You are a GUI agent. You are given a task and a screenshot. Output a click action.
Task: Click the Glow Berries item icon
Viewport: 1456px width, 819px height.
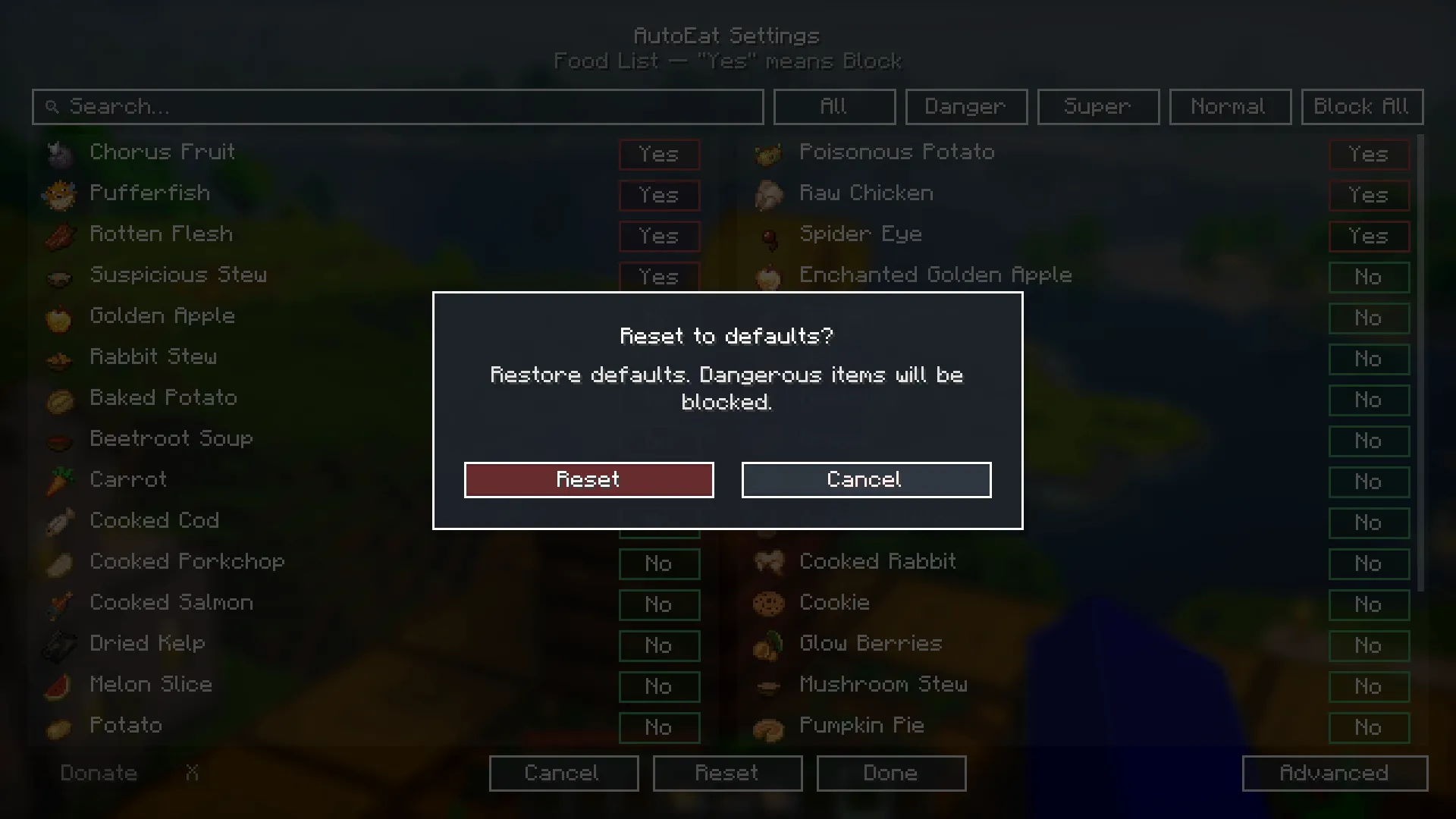(770, 645)
